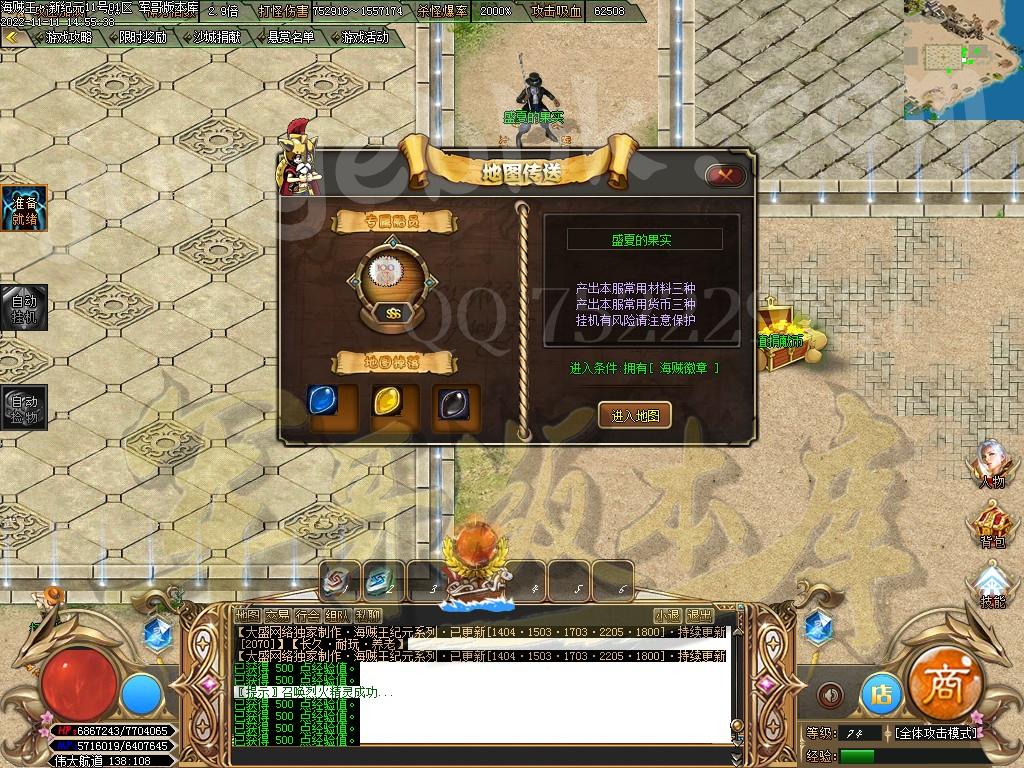Open the 背包 backpack

point(993,526)
